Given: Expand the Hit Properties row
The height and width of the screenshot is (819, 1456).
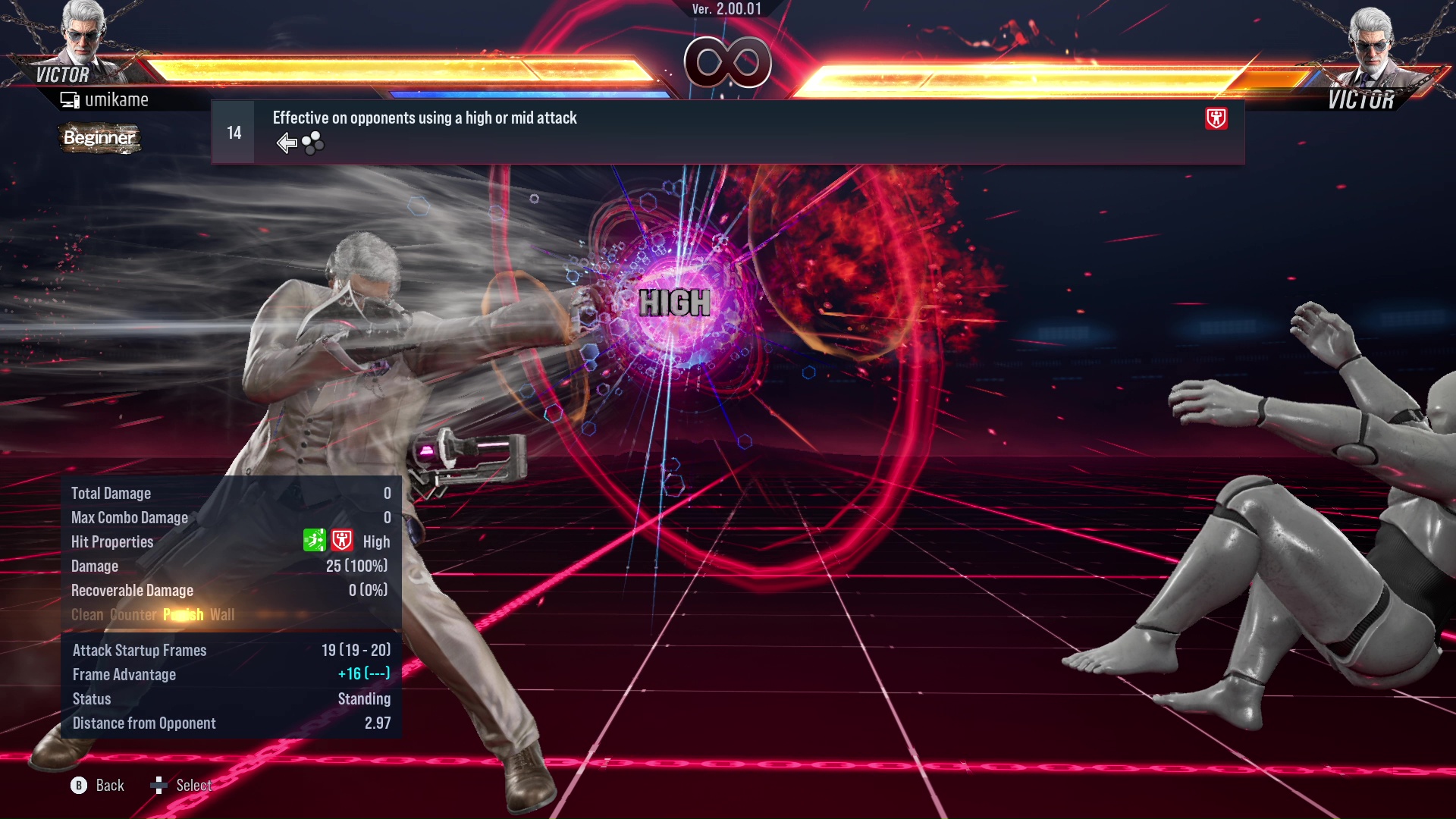Looking at the screenshot, I should pyautogui.click(x=111, y=541).
